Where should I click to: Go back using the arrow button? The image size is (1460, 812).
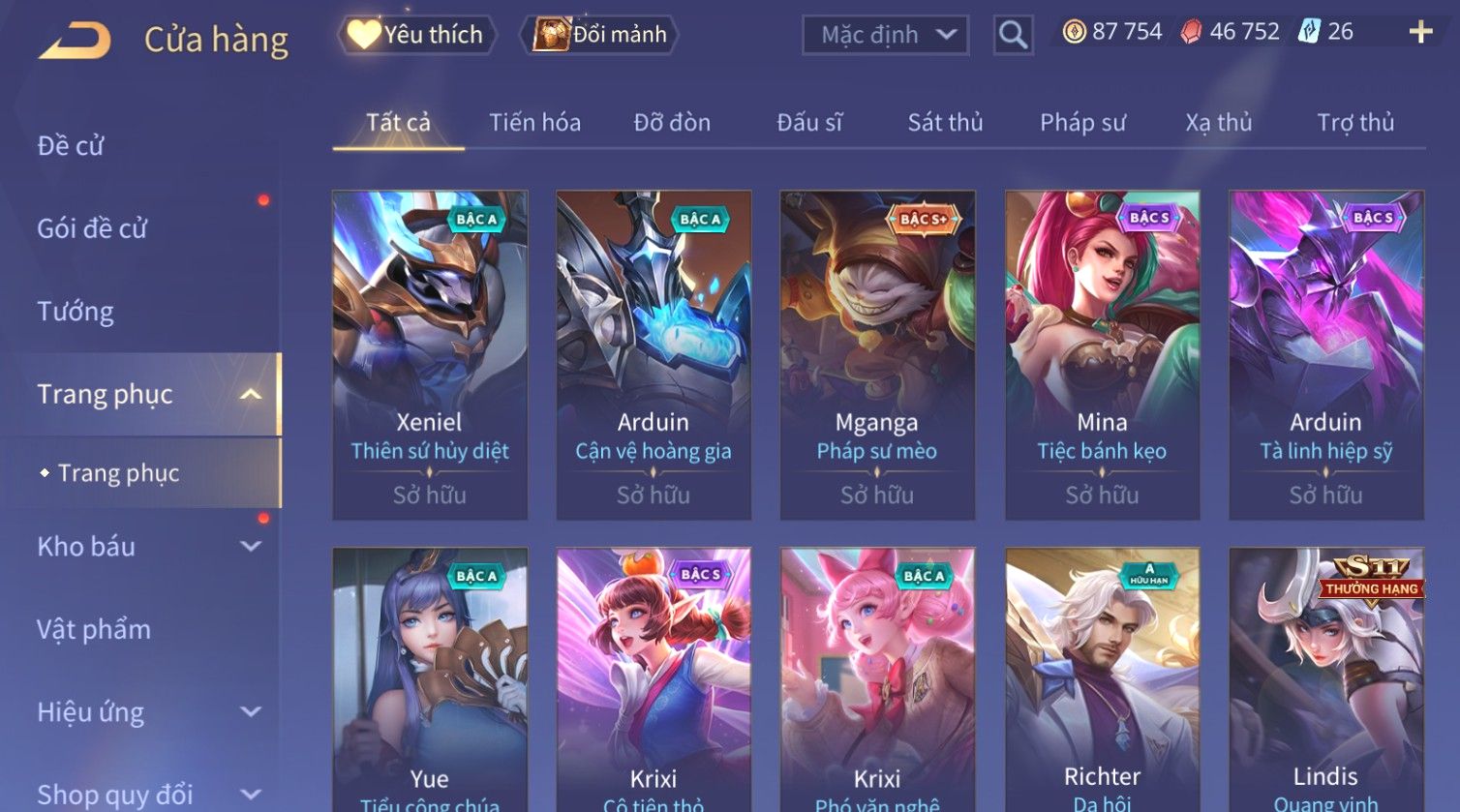coord(76,41)
